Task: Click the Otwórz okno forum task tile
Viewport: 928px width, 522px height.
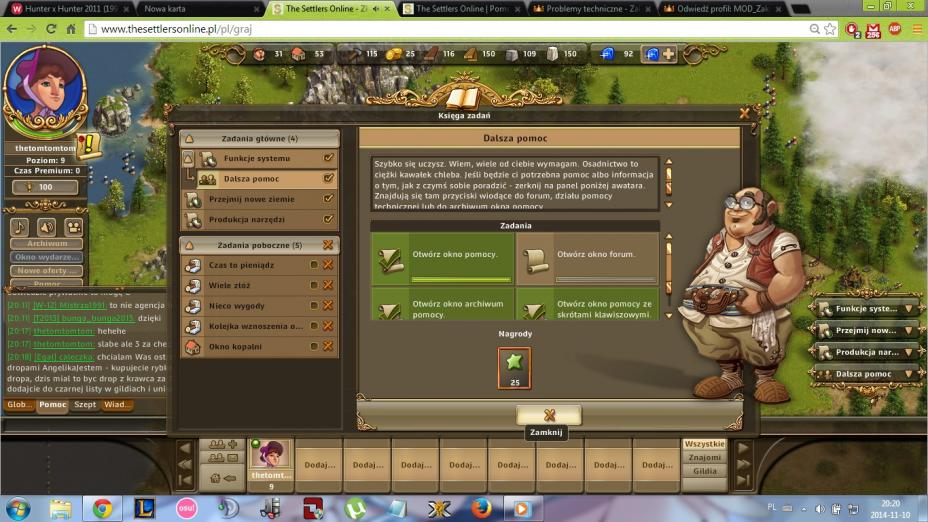Action: 587,259
